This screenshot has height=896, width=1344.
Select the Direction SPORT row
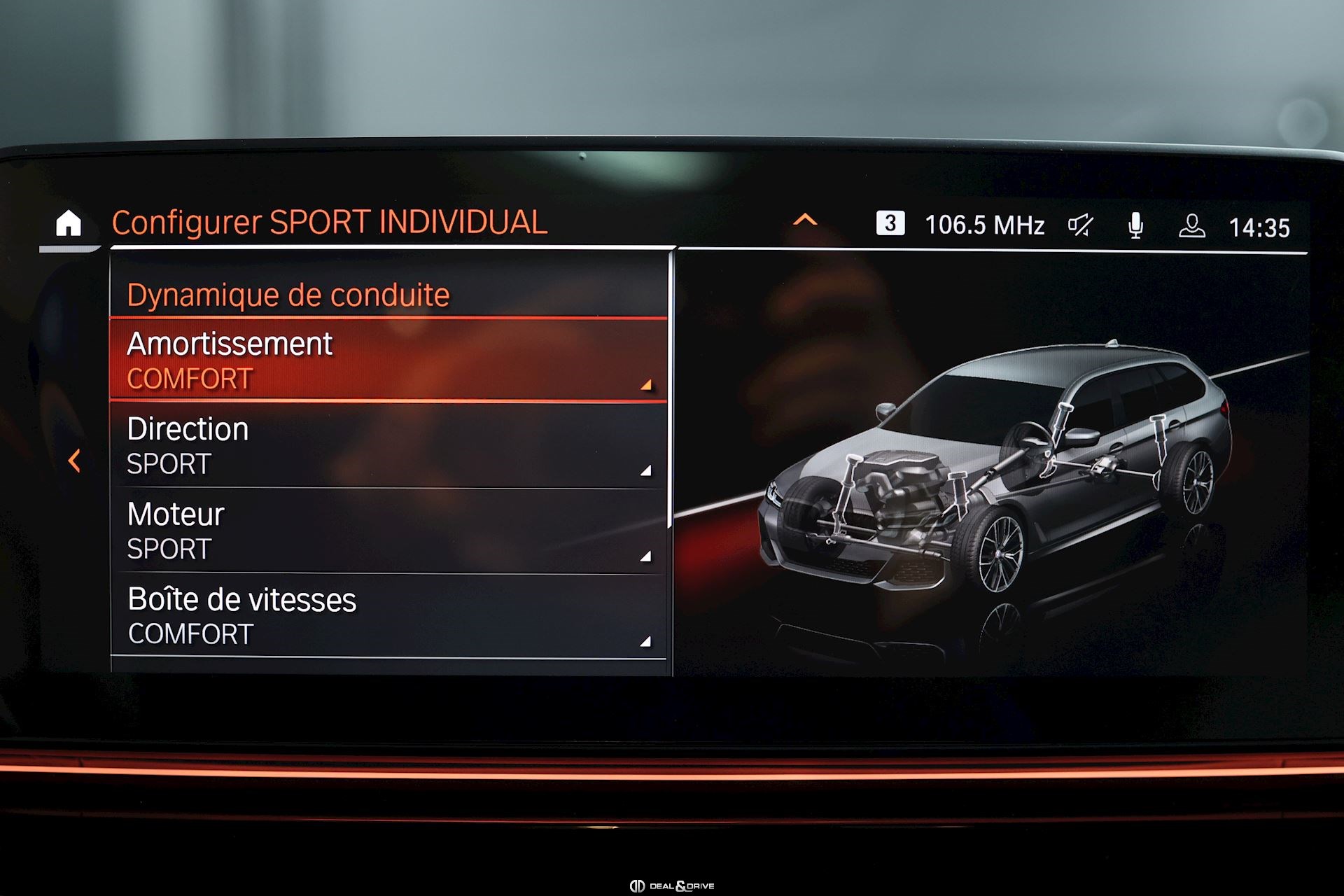(388, 446)
